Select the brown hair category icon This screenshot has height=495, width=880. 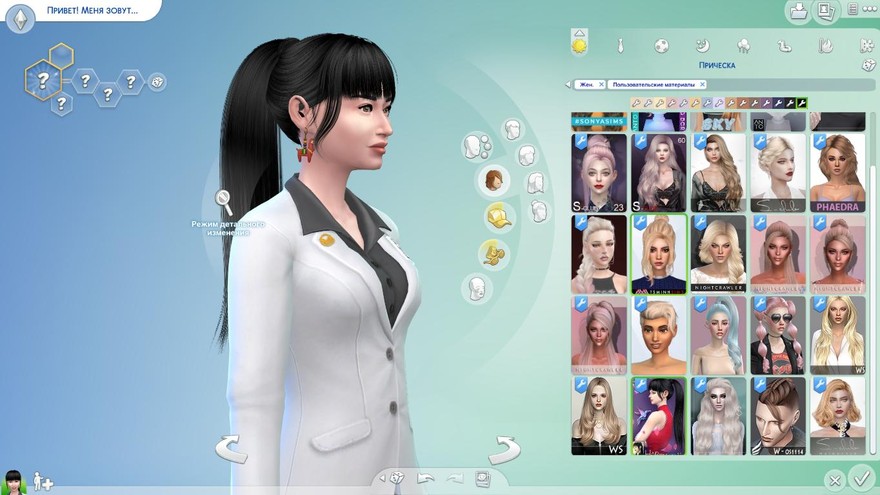point(494,180)
